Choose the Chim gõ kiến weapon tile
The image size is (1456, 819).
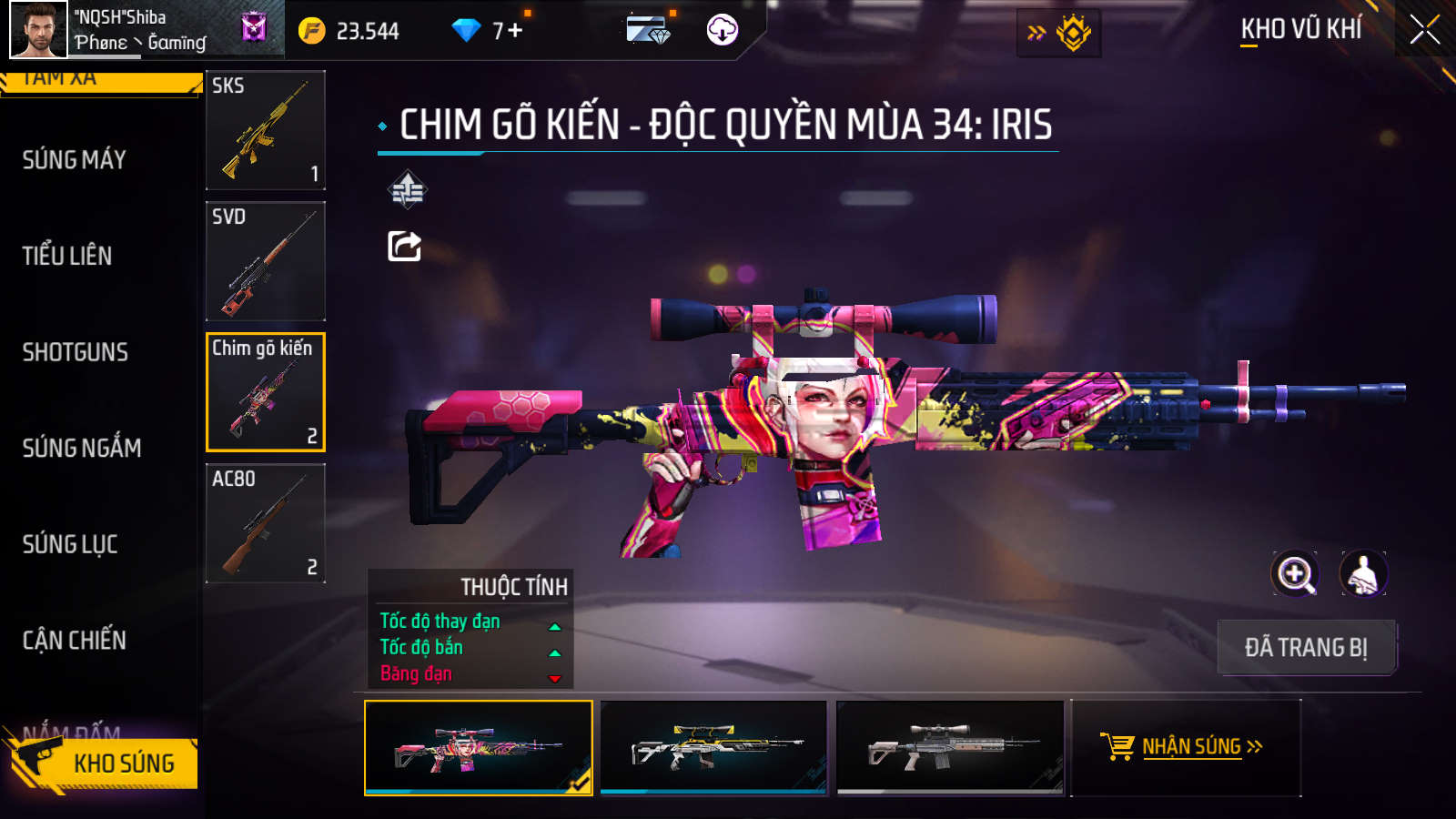tap(266, 392)
